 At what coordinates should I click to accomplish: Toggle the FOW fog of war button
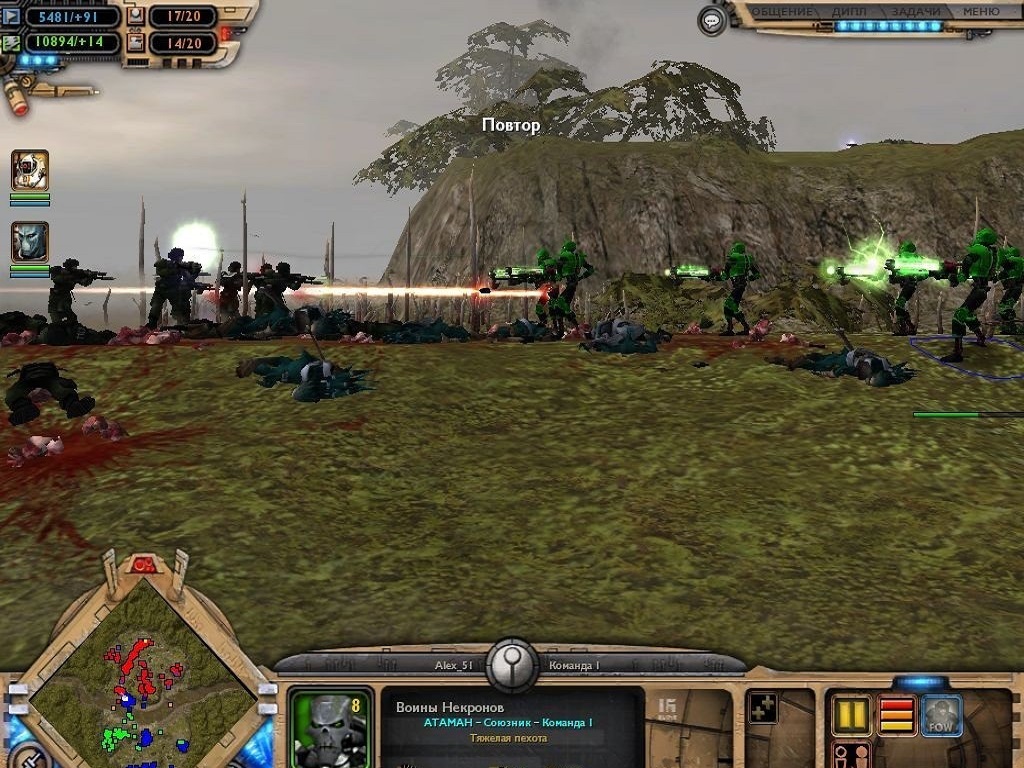941,715
